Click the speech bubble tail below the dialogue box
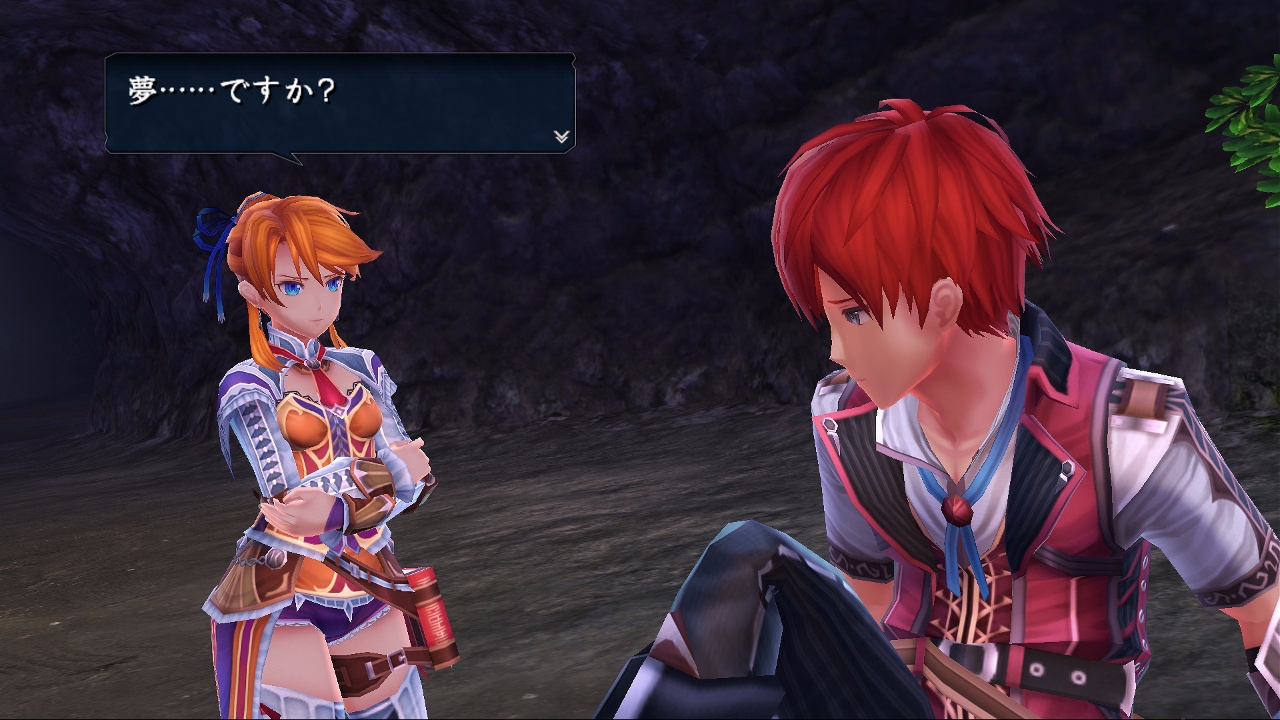Screen dimensions: 1280x720 click(290, 160)
